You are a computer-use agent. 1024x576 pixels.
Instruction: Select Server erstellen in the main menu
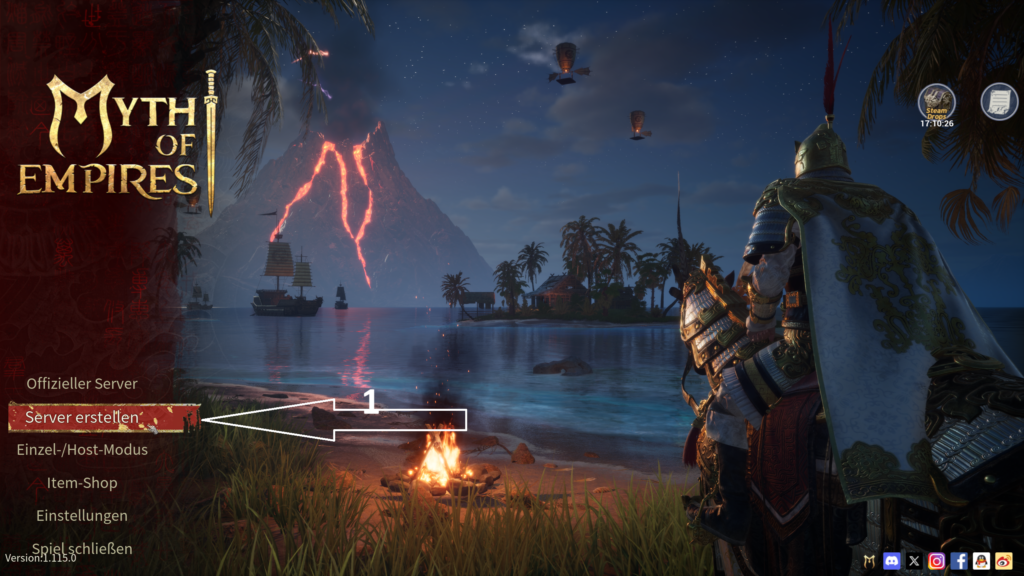(83, 417)
